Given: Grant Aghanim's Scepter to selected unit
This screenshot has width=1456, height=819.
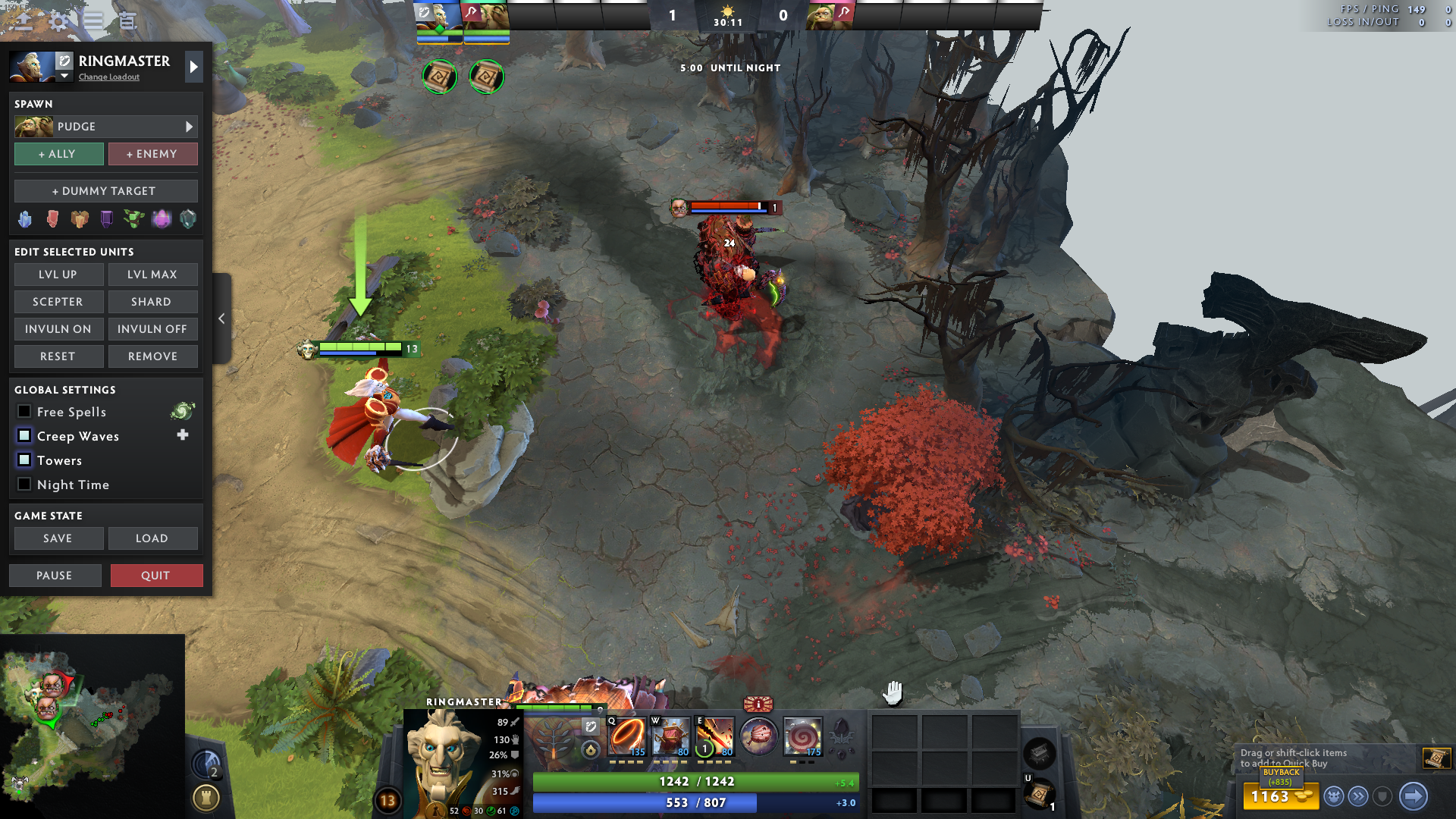Looking at the screenshot, I should pos(58,302).
